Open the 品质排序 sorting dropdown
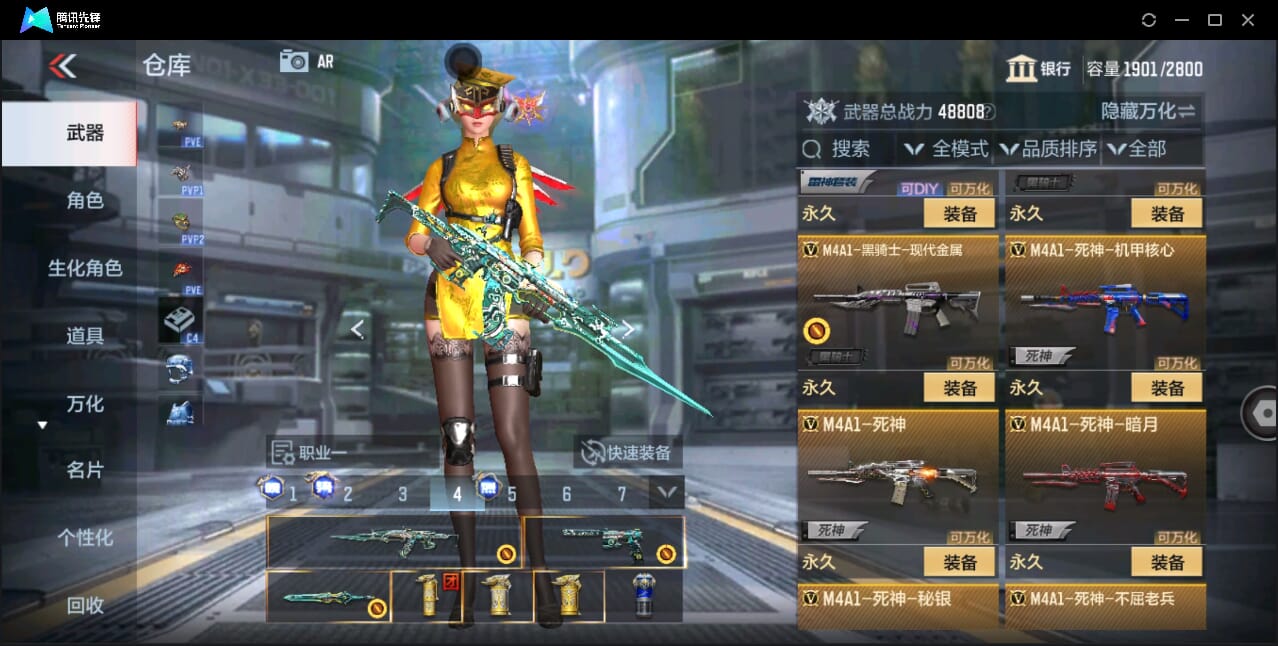 (1048, 149)
